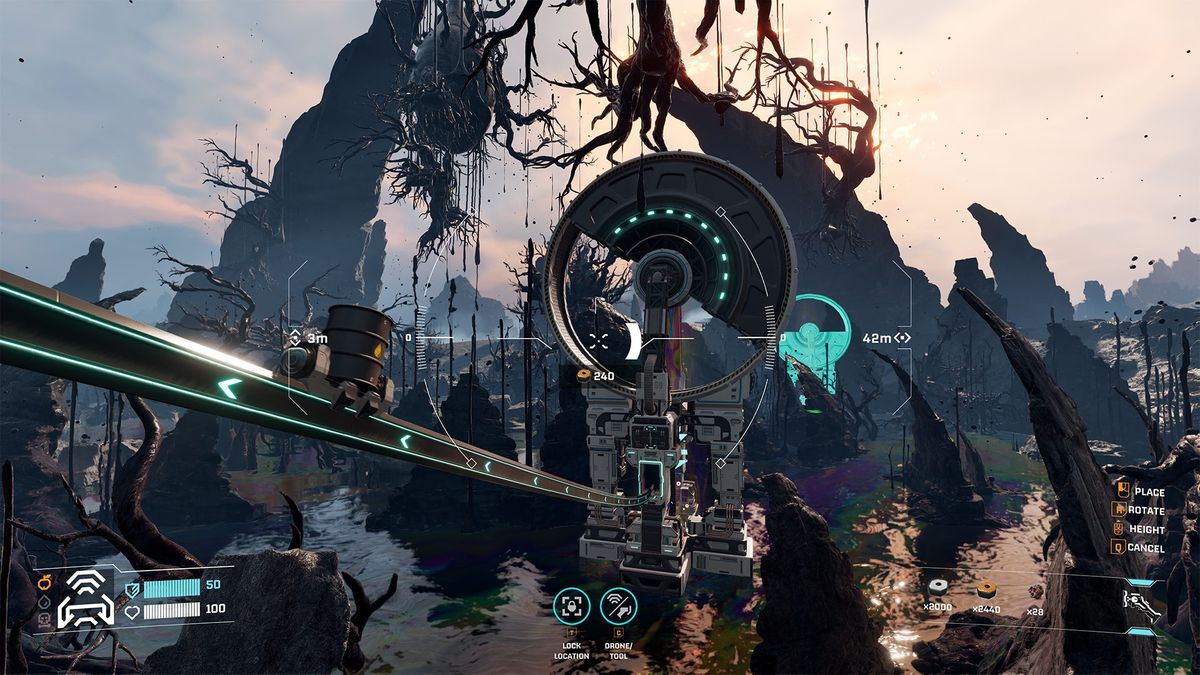Image resolution: width=1200 pixels, height=675 pixels.
Task: Toggle the Drone/Tool mode icon
Action: coord(618,606)
